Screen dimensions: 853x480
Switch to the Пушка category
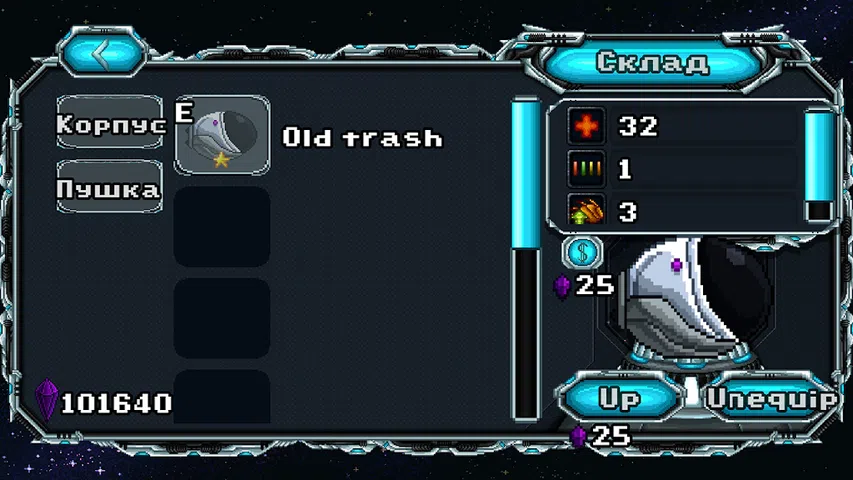(109, 188)
